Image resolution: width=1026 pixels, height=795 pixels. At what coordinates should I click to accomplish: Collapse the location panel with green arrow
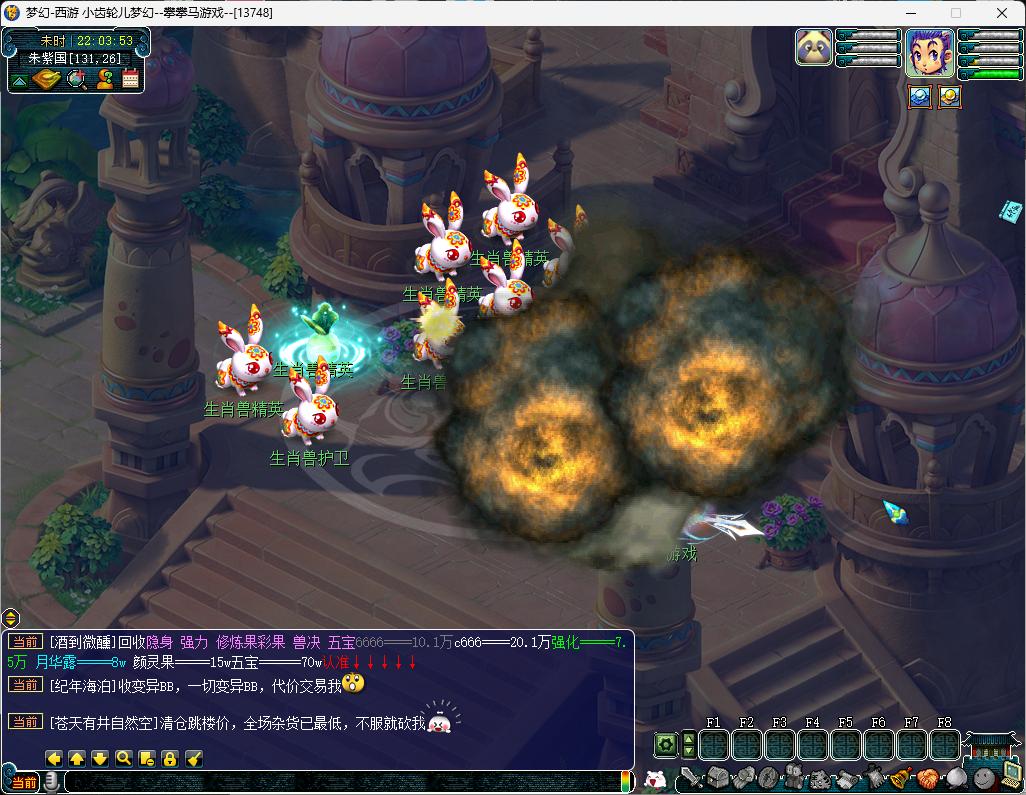(x=19, y=80)
